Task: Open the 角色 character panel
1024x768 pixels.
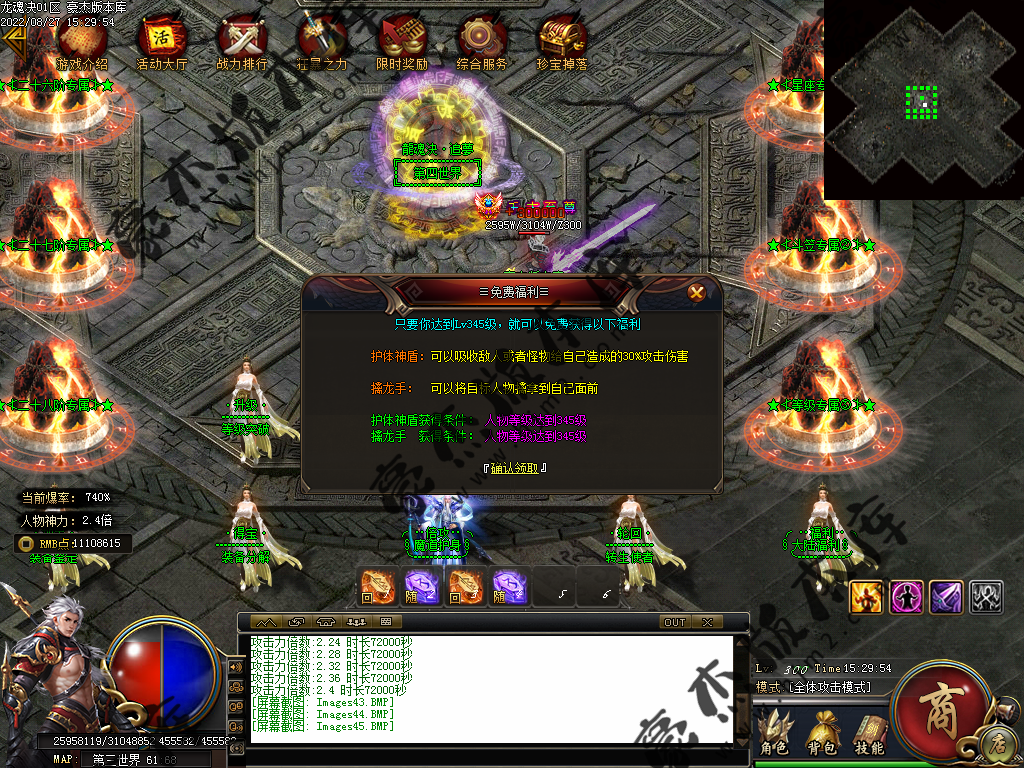Action: 774,732
